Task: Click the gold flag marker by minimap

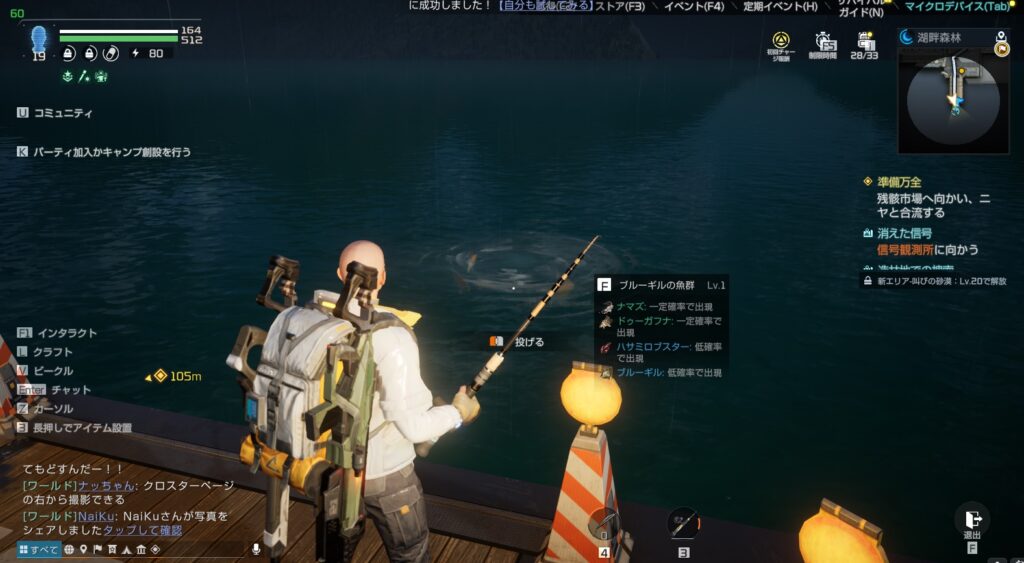Action: coord(1001,50)
